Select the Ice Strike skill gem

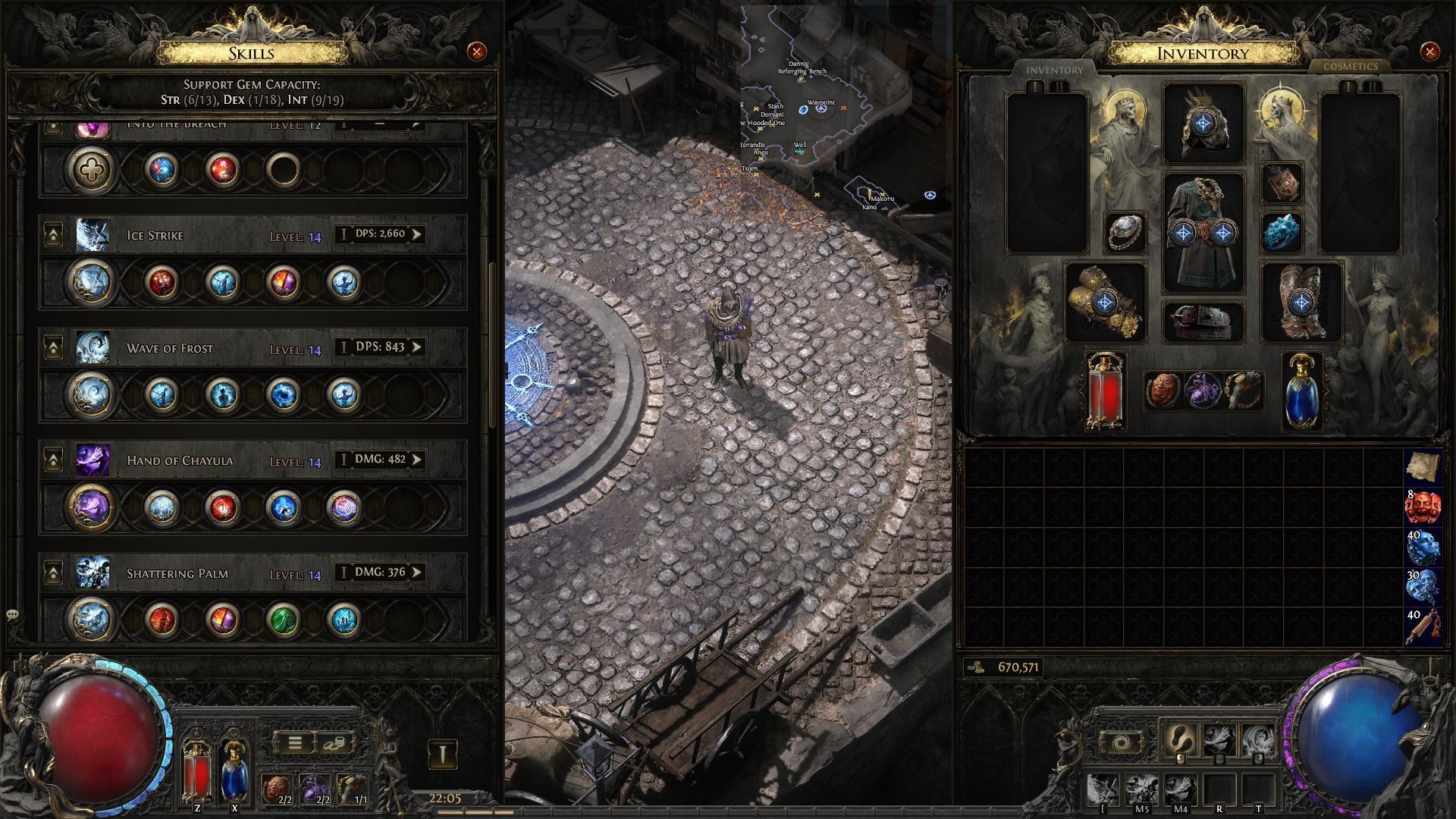coord(91,282)
